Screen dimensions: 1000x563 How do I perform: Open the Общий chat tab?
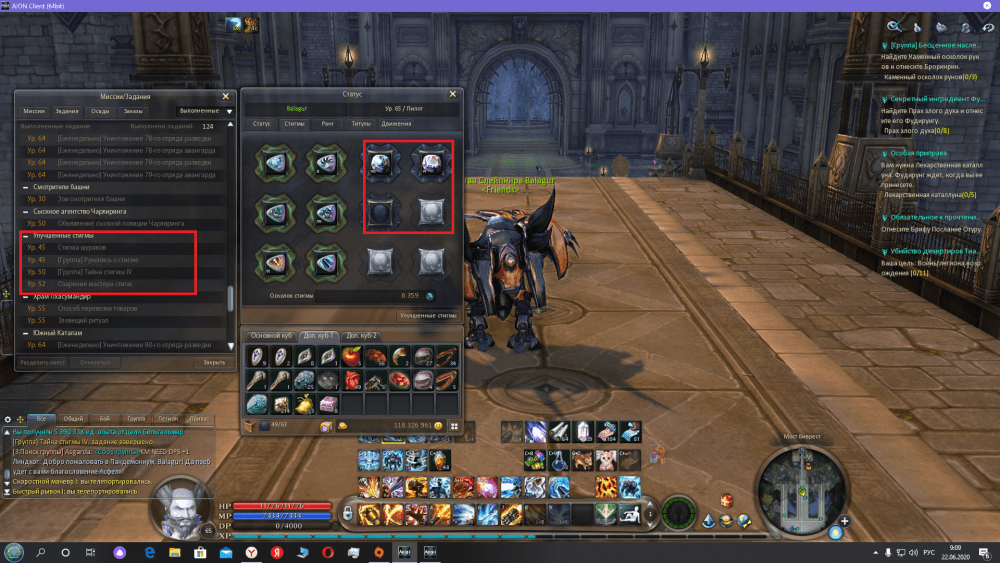72,419
